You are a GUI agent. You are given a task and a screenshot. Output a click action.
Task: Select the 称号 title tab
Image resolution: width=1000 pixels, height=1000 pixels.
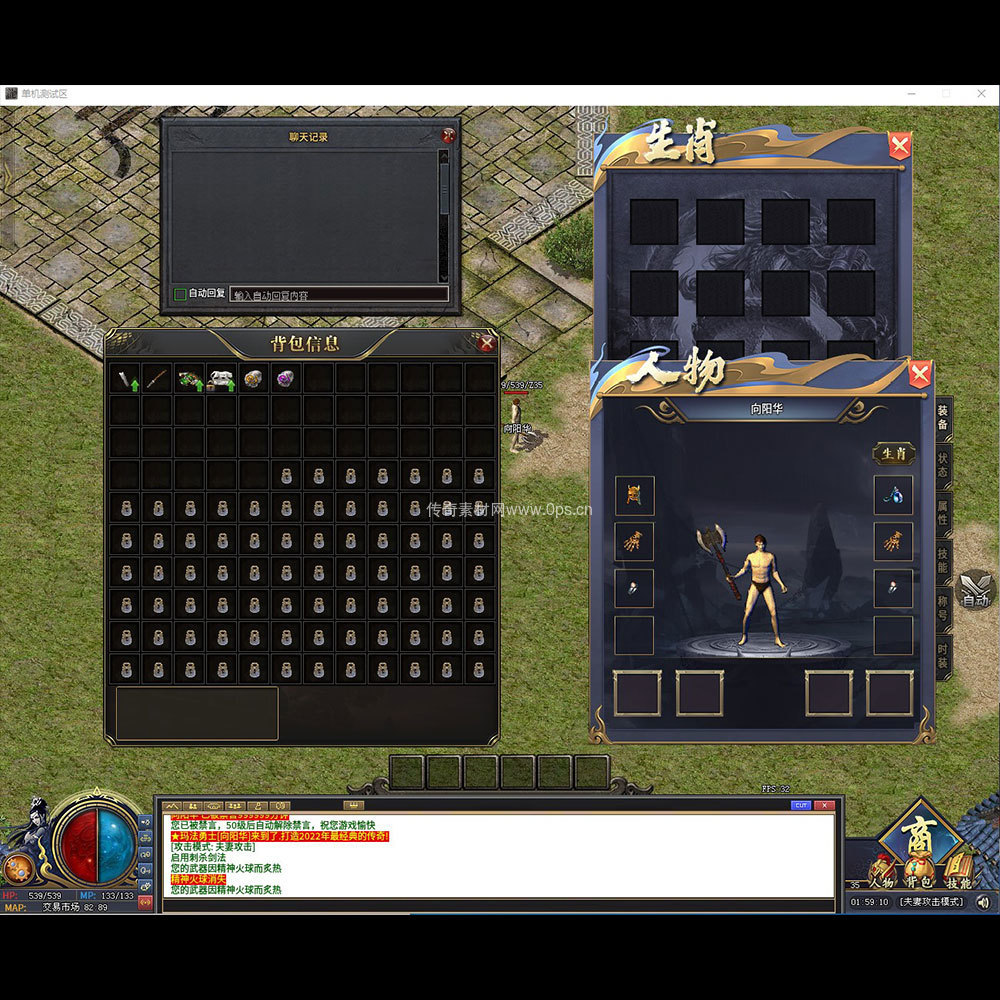(x=942, y=608)
